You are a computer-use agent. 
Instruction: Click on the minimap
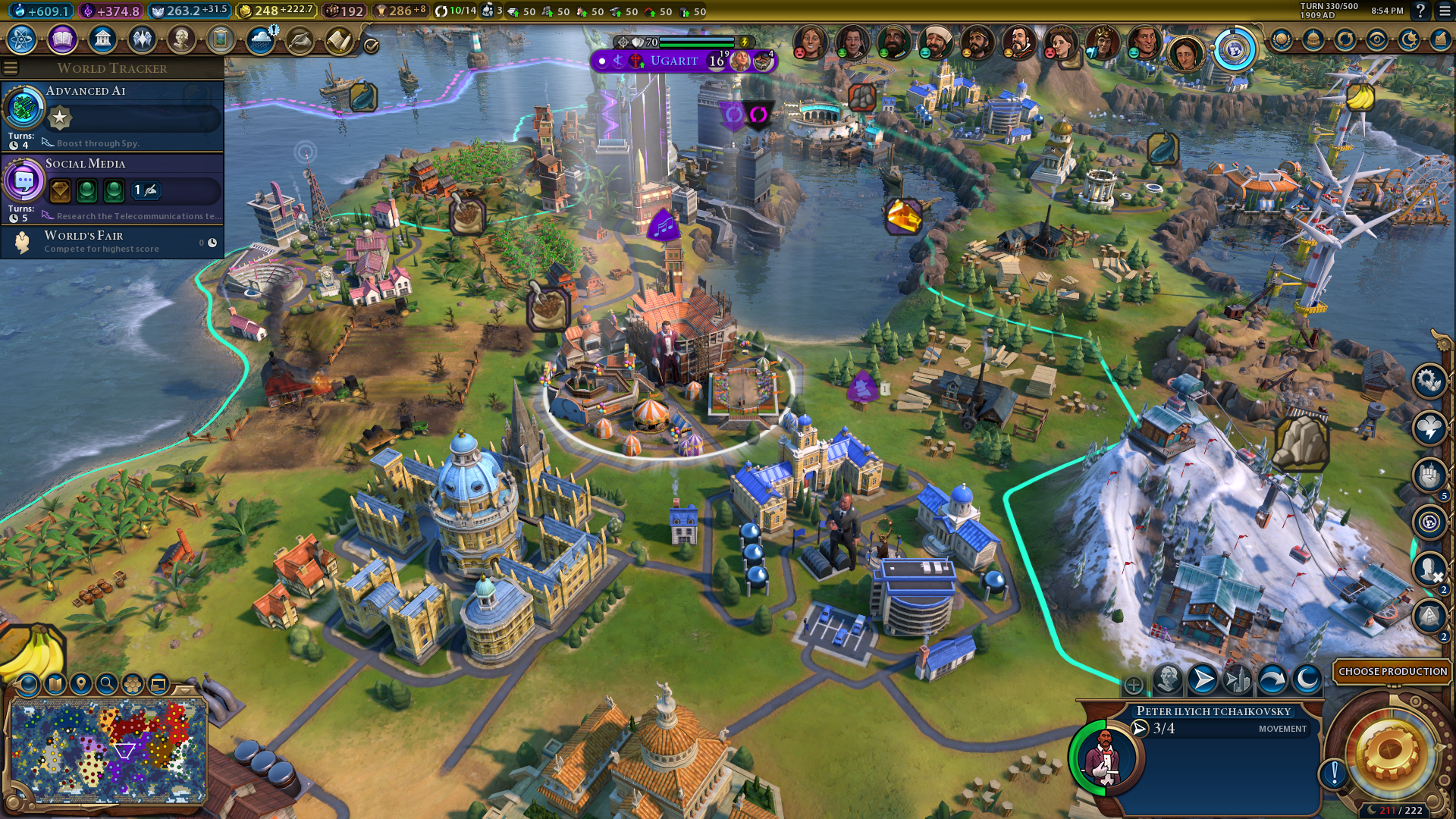108,751
